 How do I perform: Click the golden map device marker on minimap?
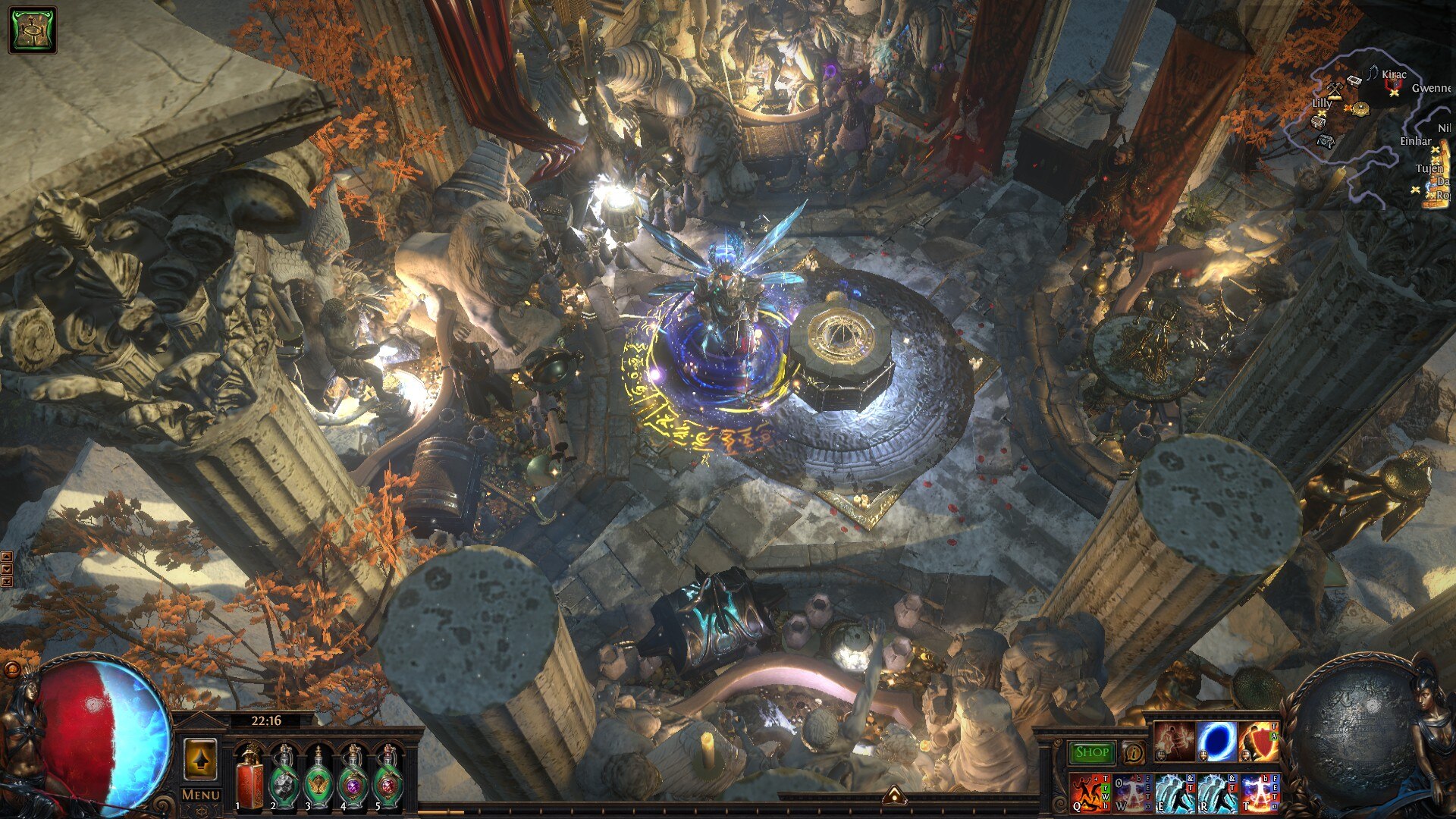pos(1360,108)
